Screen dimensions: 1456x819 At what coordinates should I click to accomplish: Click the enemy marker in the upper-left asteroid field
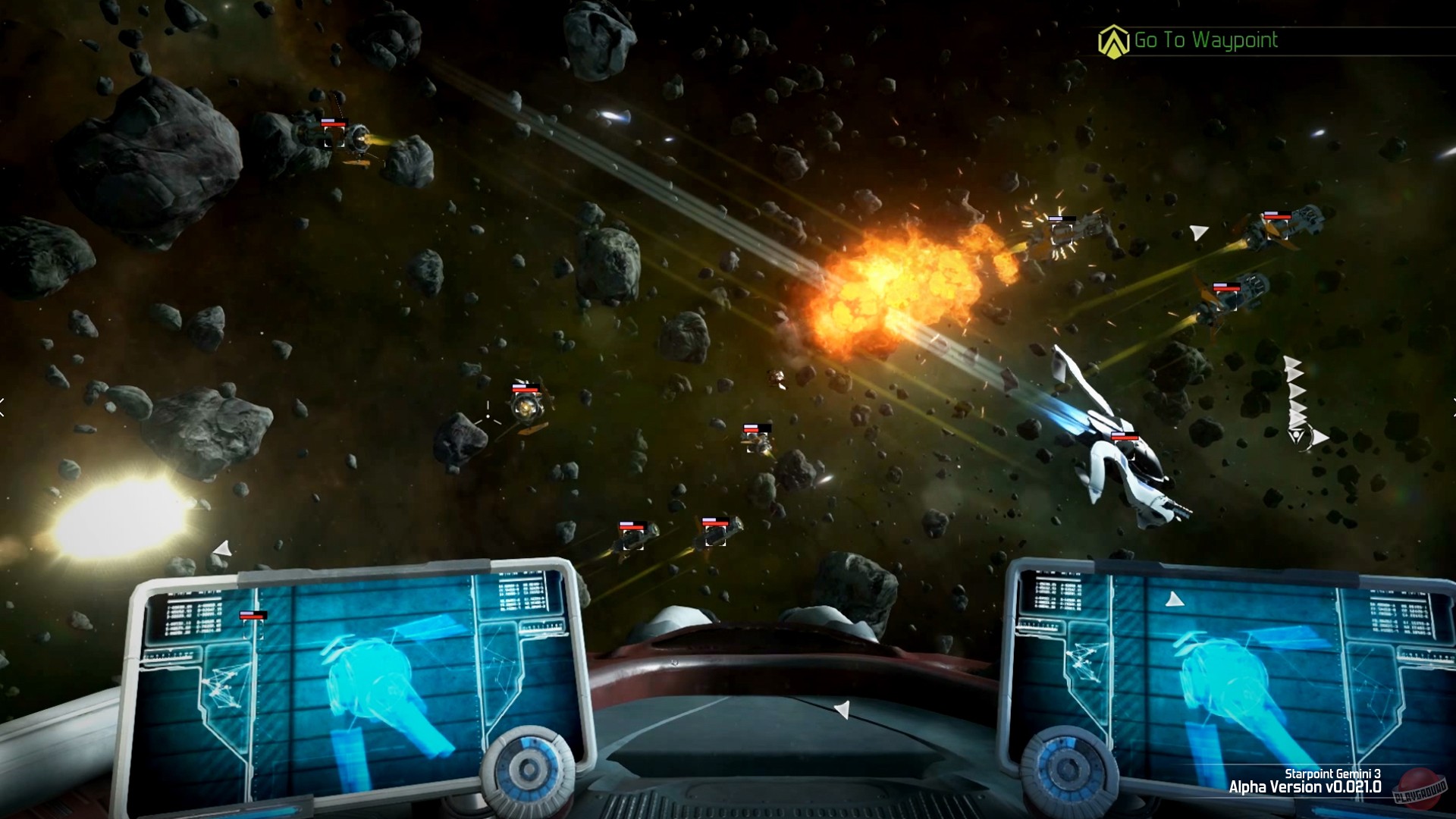[334, 138]
